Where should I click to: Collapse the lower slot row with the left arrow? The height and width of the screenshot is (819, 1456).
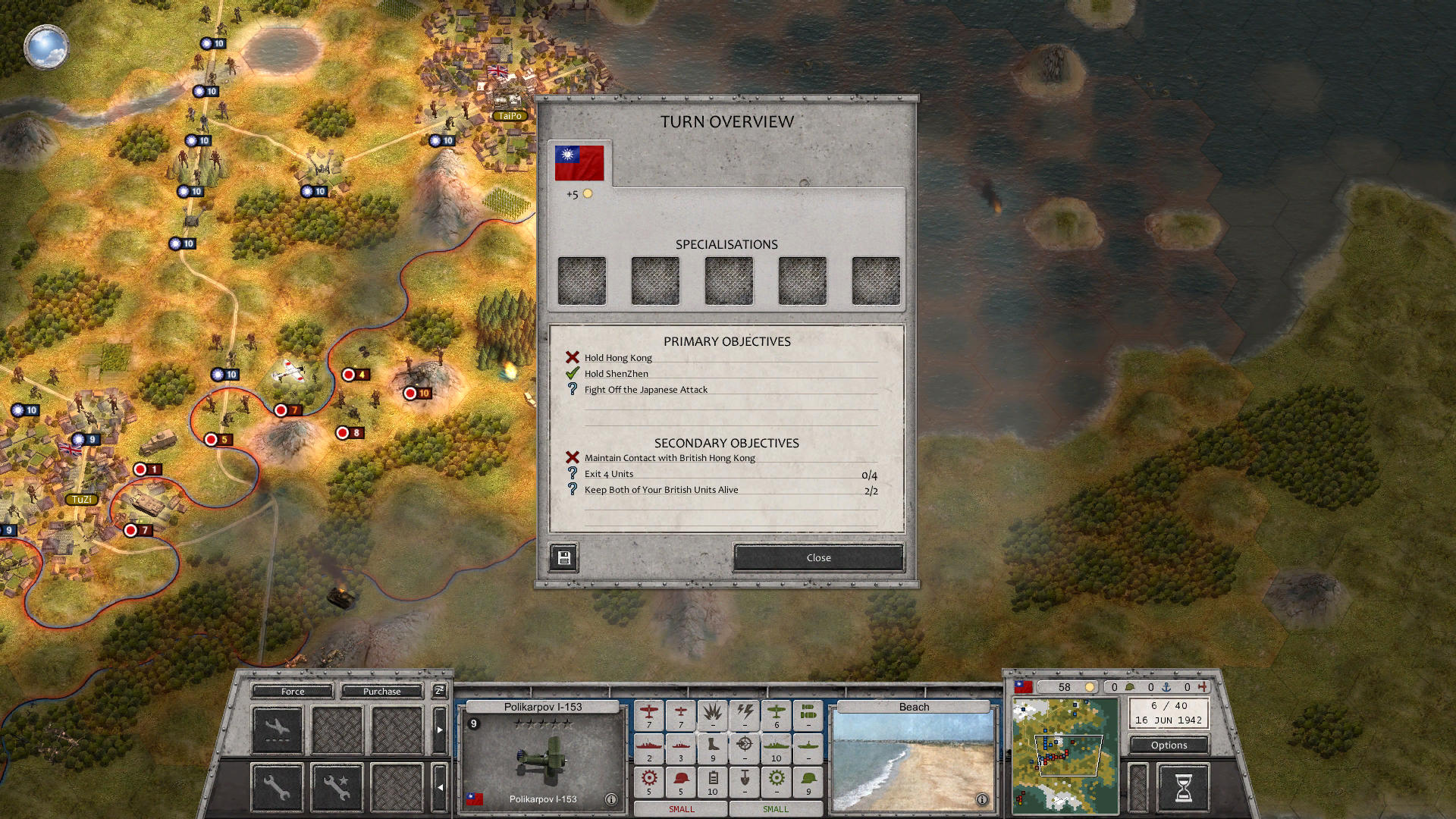point(441,786)
